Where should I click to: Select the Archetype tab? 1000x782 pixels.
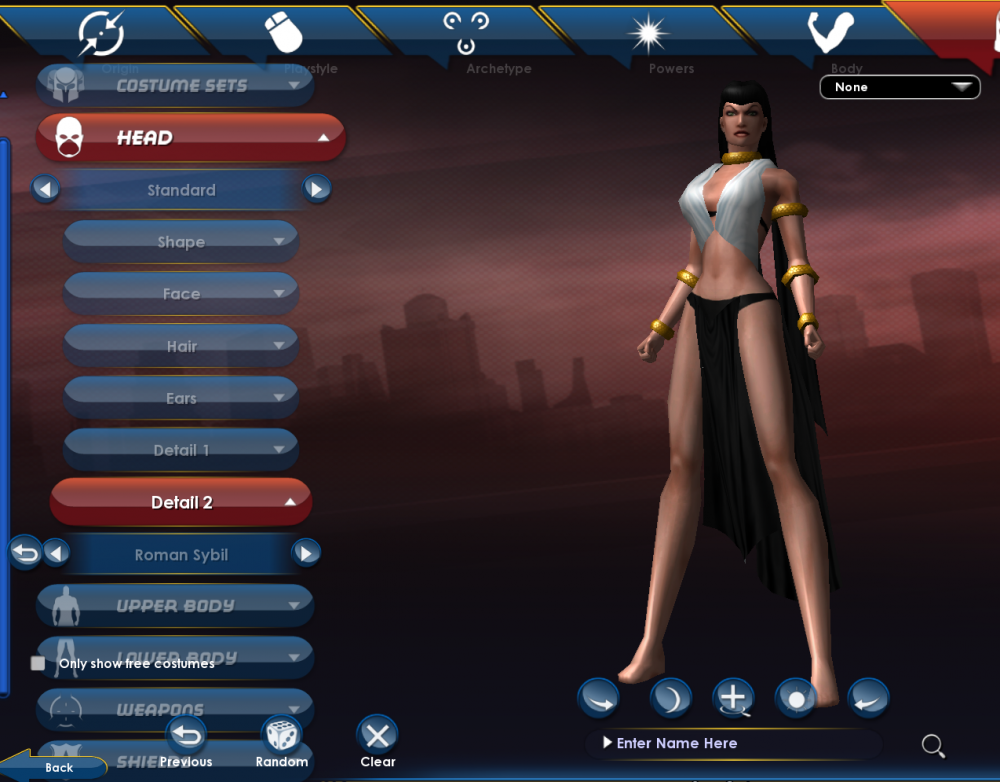(x=466, y=36)
